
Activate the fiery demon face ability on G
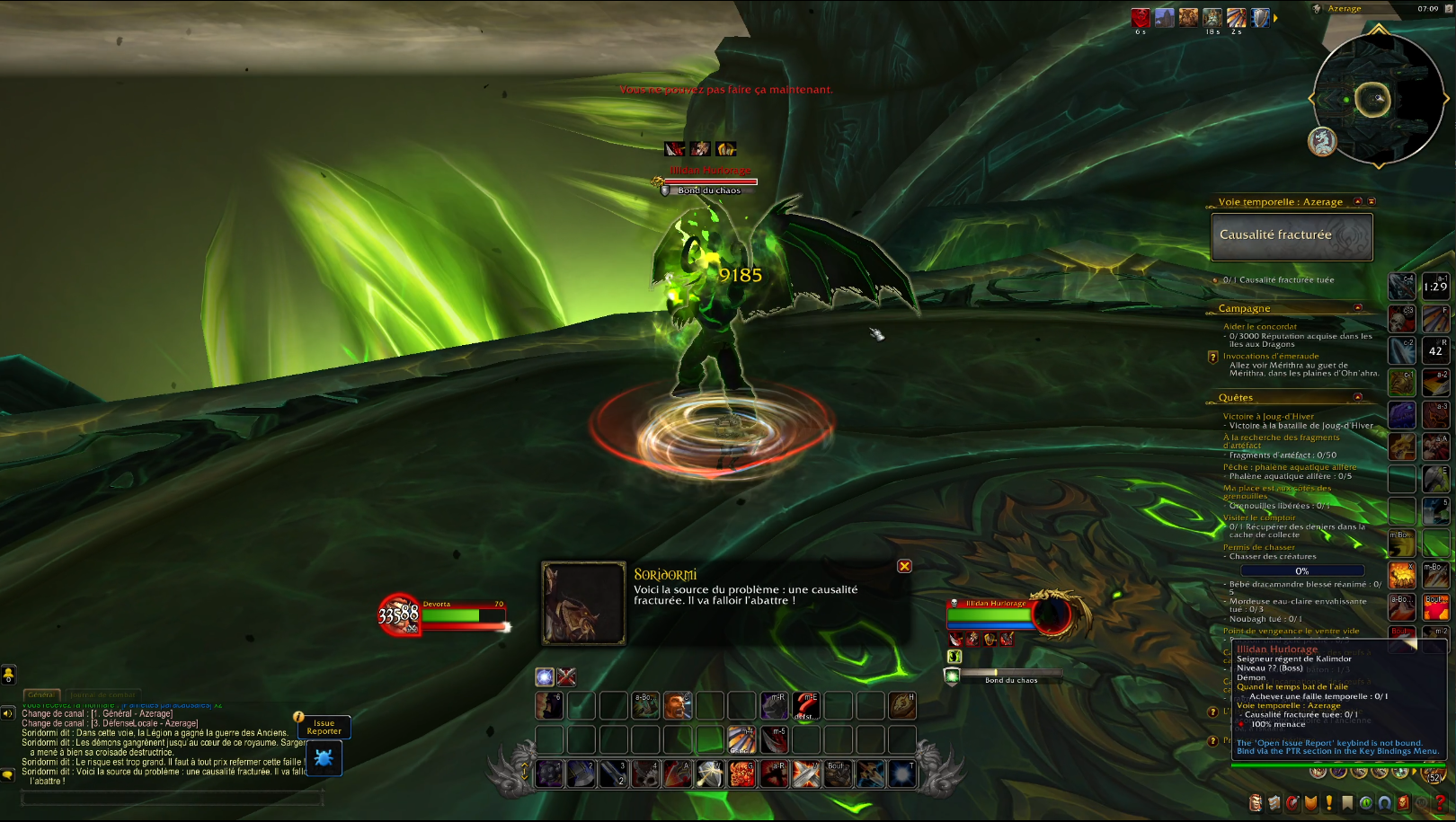[x=742, y=773]
